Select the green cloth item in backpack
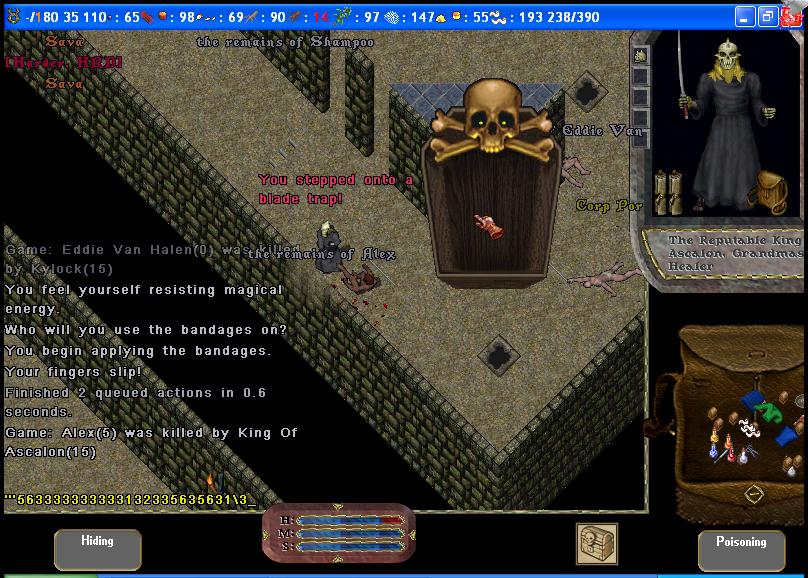This screenshot has width=808, height=578. [769, 410]
